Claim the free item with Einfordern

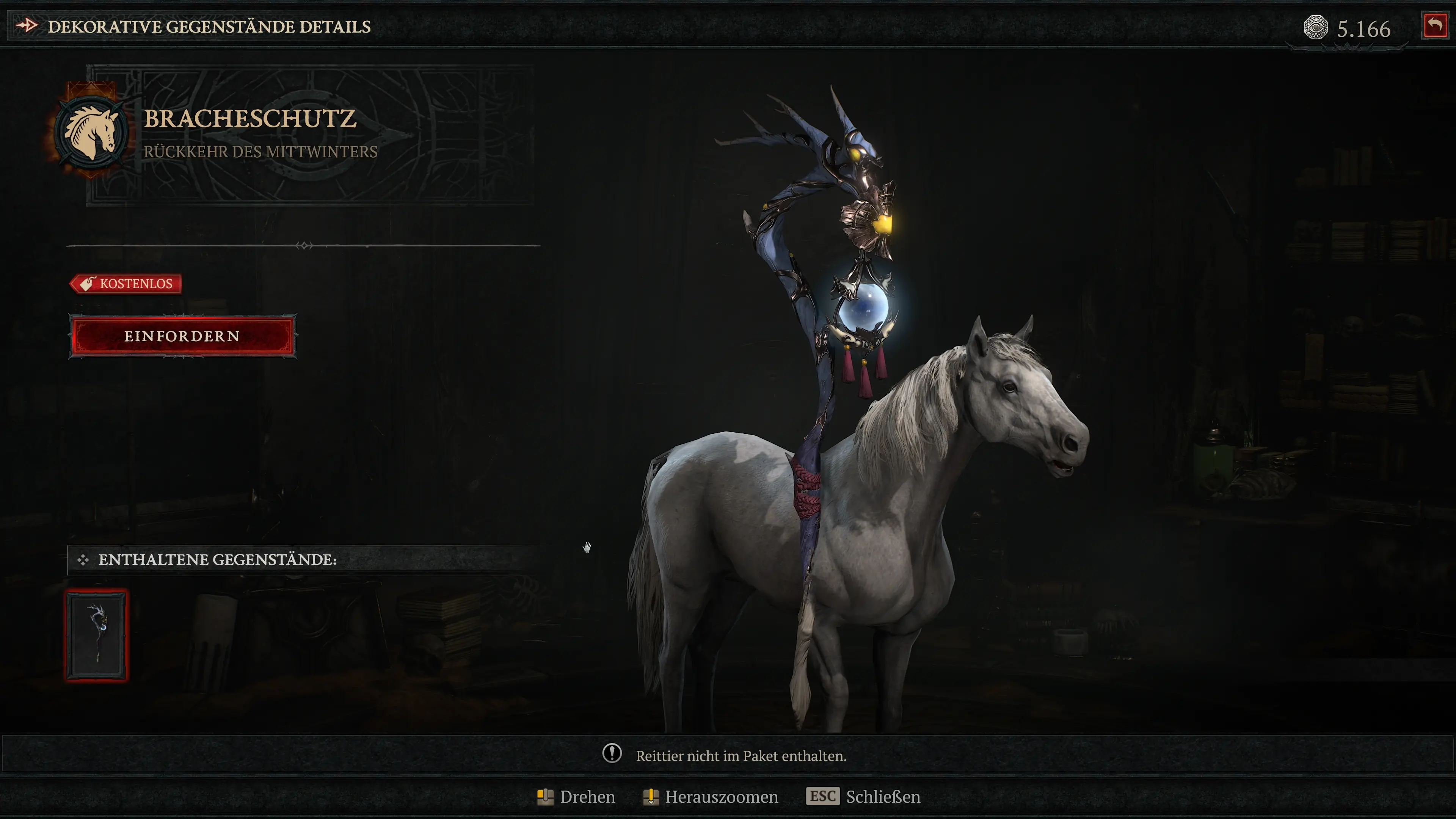182,336
